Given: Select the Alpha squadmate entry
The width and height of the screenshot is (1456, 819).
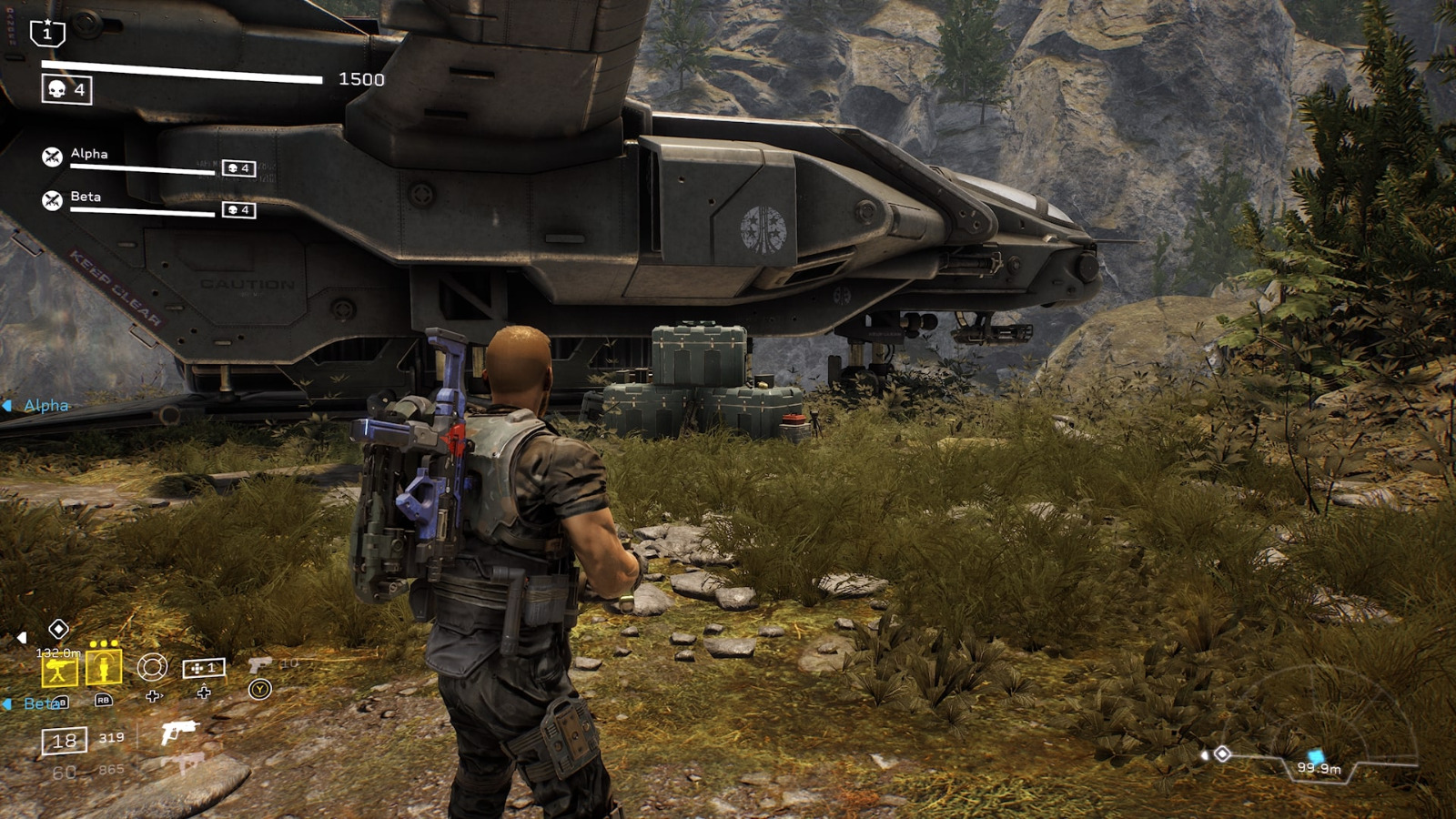Looking at the screenshot, I should click(x=89, y=154).
